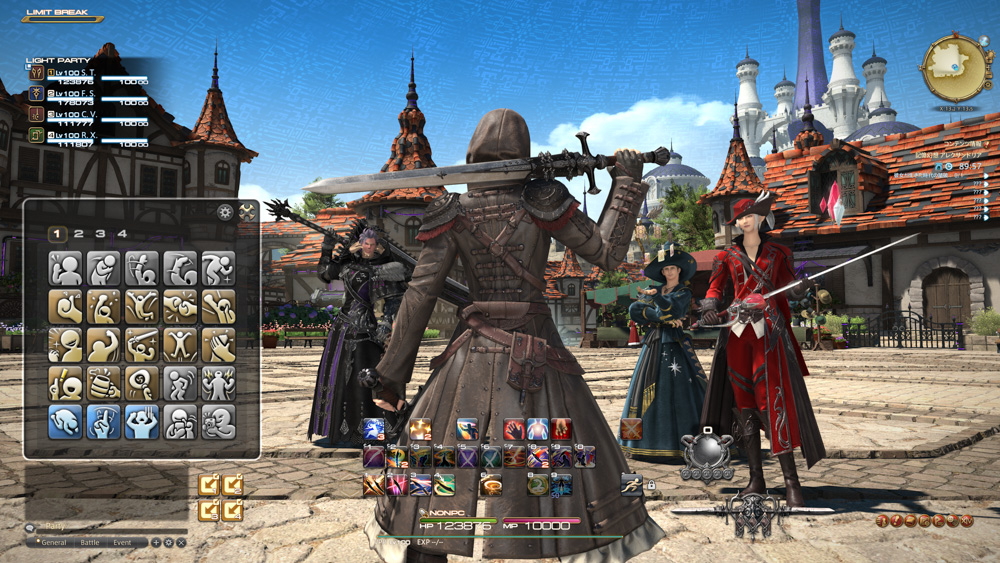
Task: Close the emote panel with the cross button
Action: click(x=247, y=213)
